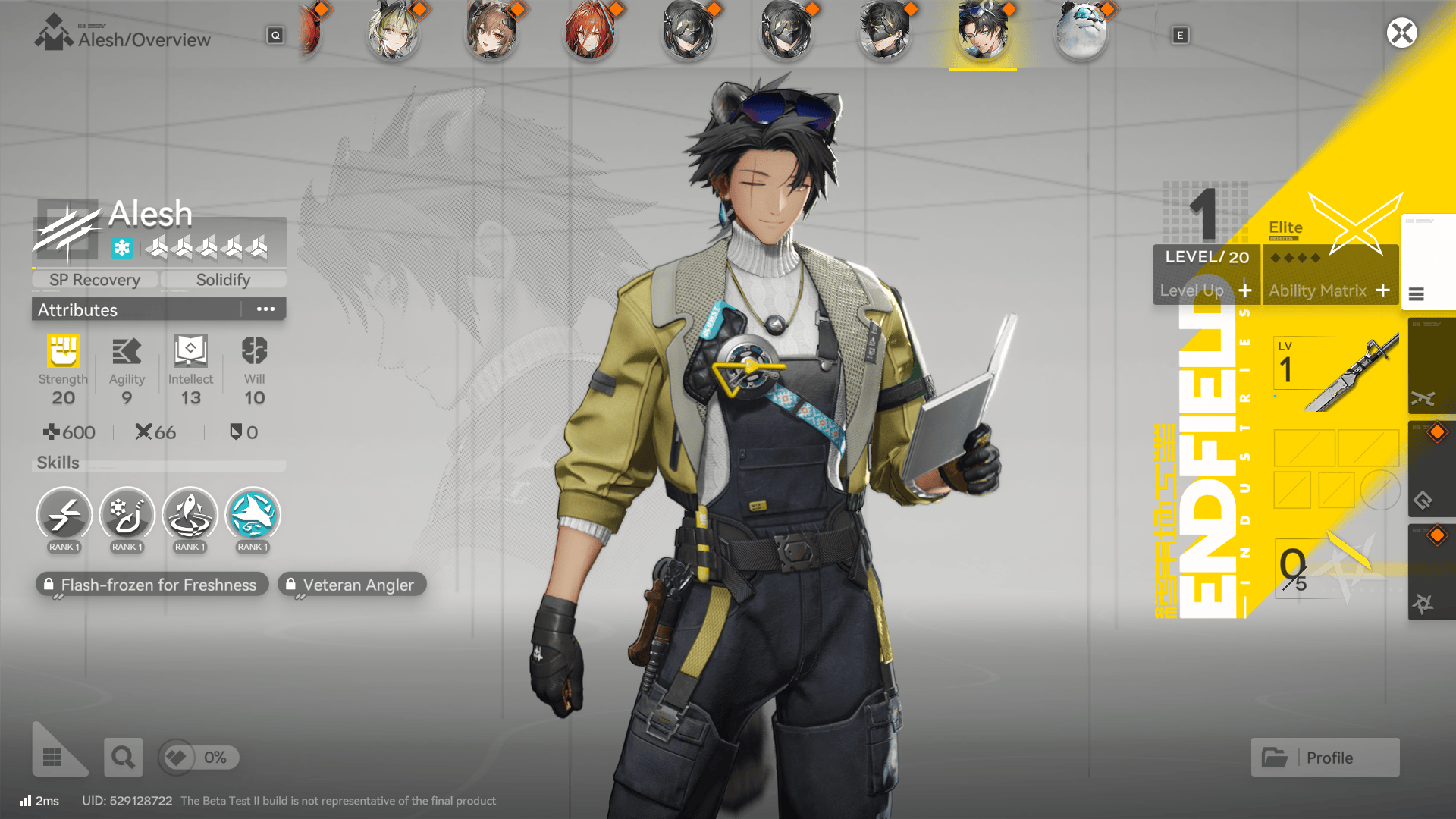1456x819 pixels.
Task: Switch to the panda character tab
Action: 1080,33
